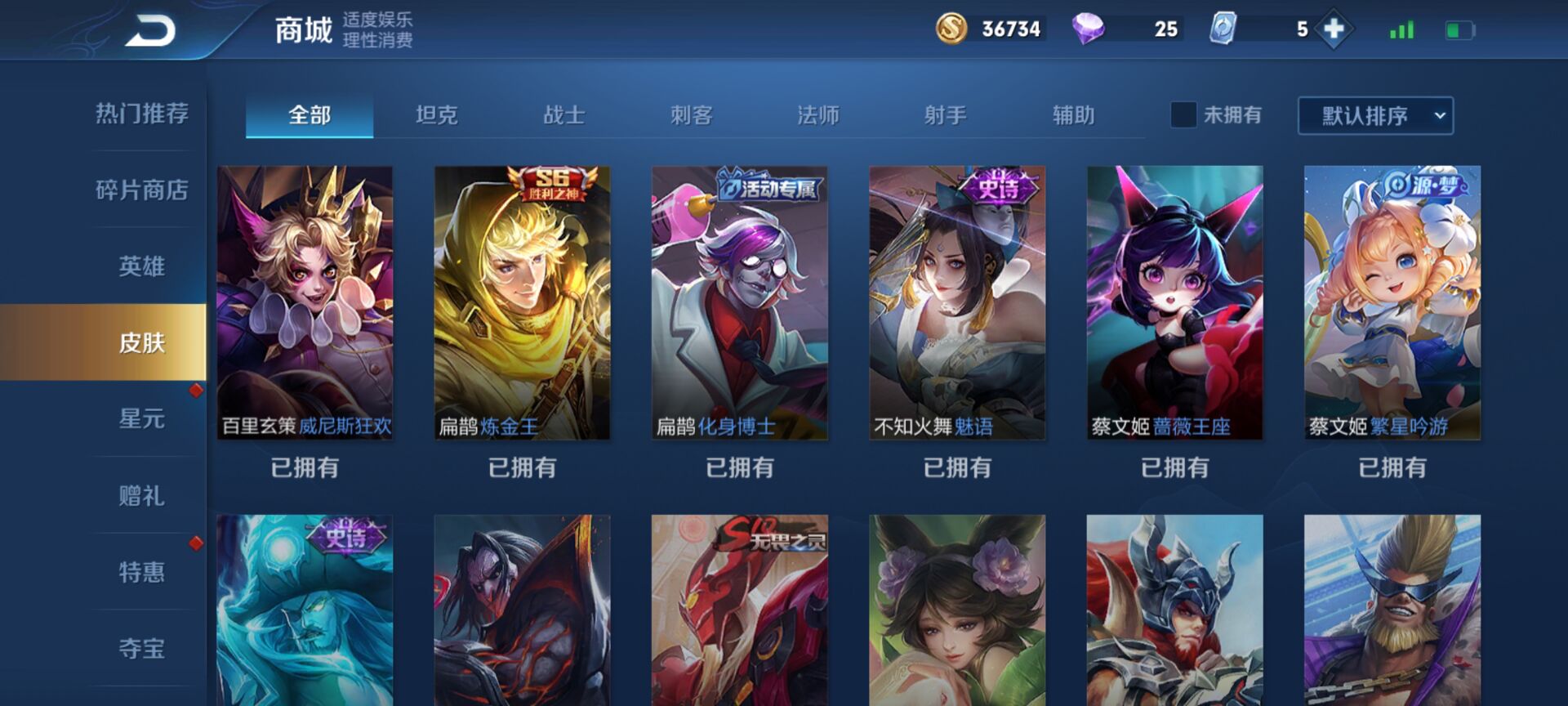The image size is (1568, 706).
Task: Click the purple diamond currency icon
Action: point(1090,29)
